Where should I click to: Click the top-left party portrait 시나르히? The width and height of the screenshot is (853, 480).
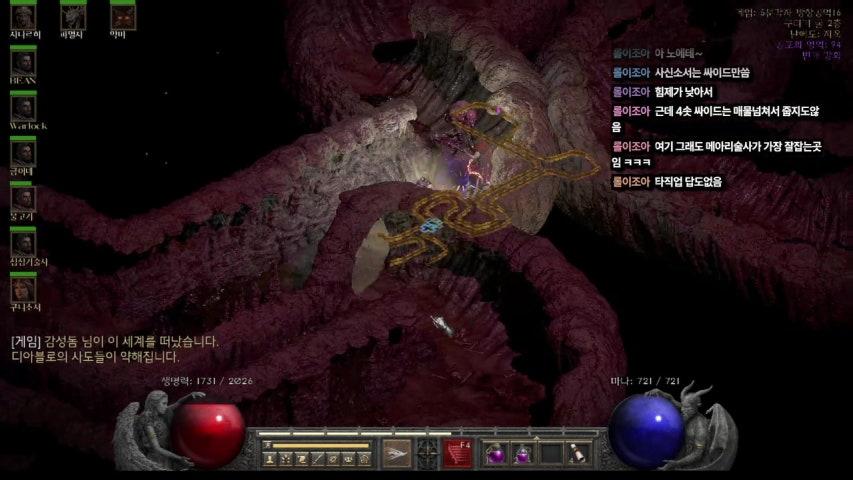(22, 16)
